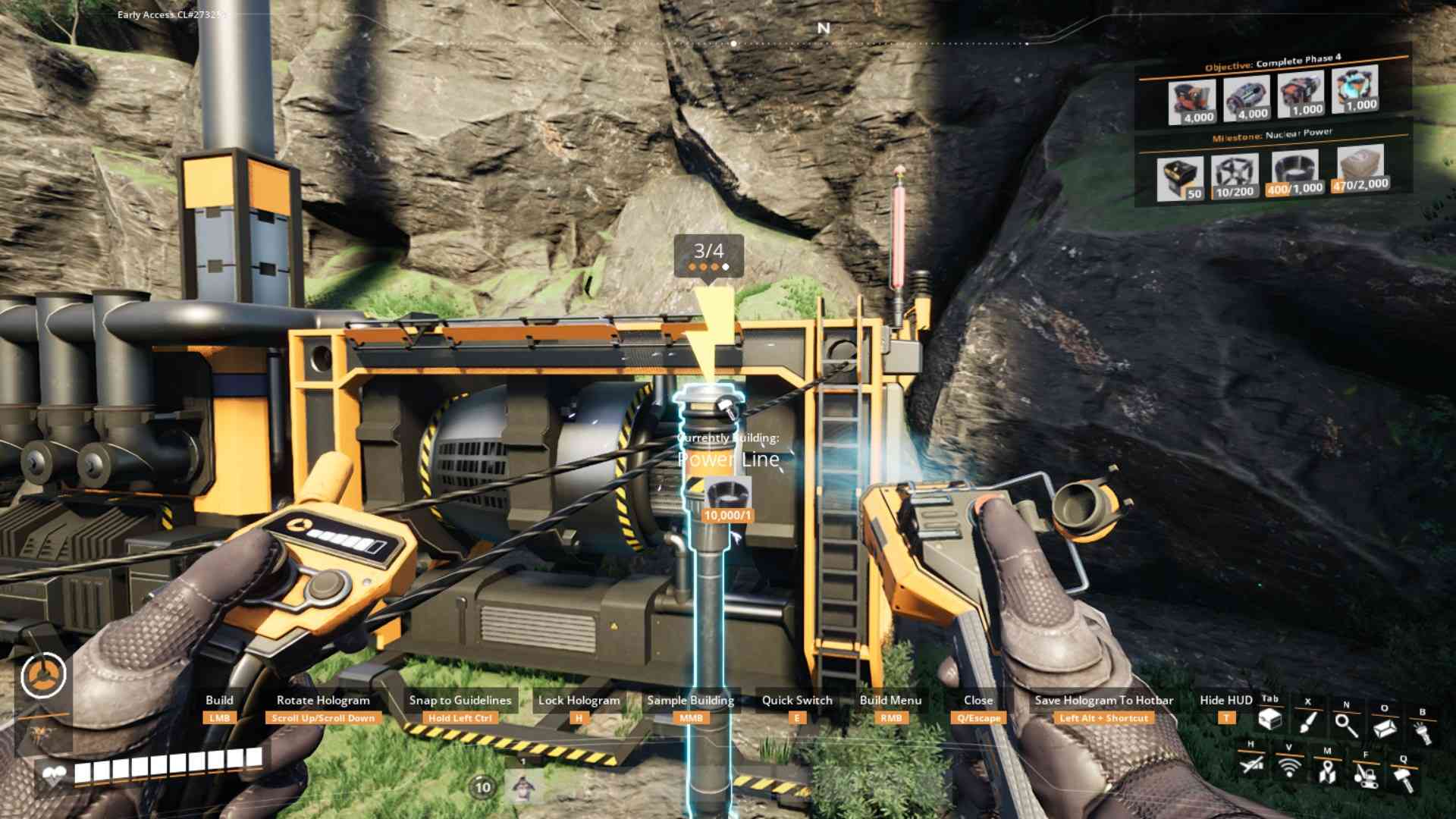Click the first Phase 4 objective item
The image size is (1456, 819).
(x=1192, y=102)
